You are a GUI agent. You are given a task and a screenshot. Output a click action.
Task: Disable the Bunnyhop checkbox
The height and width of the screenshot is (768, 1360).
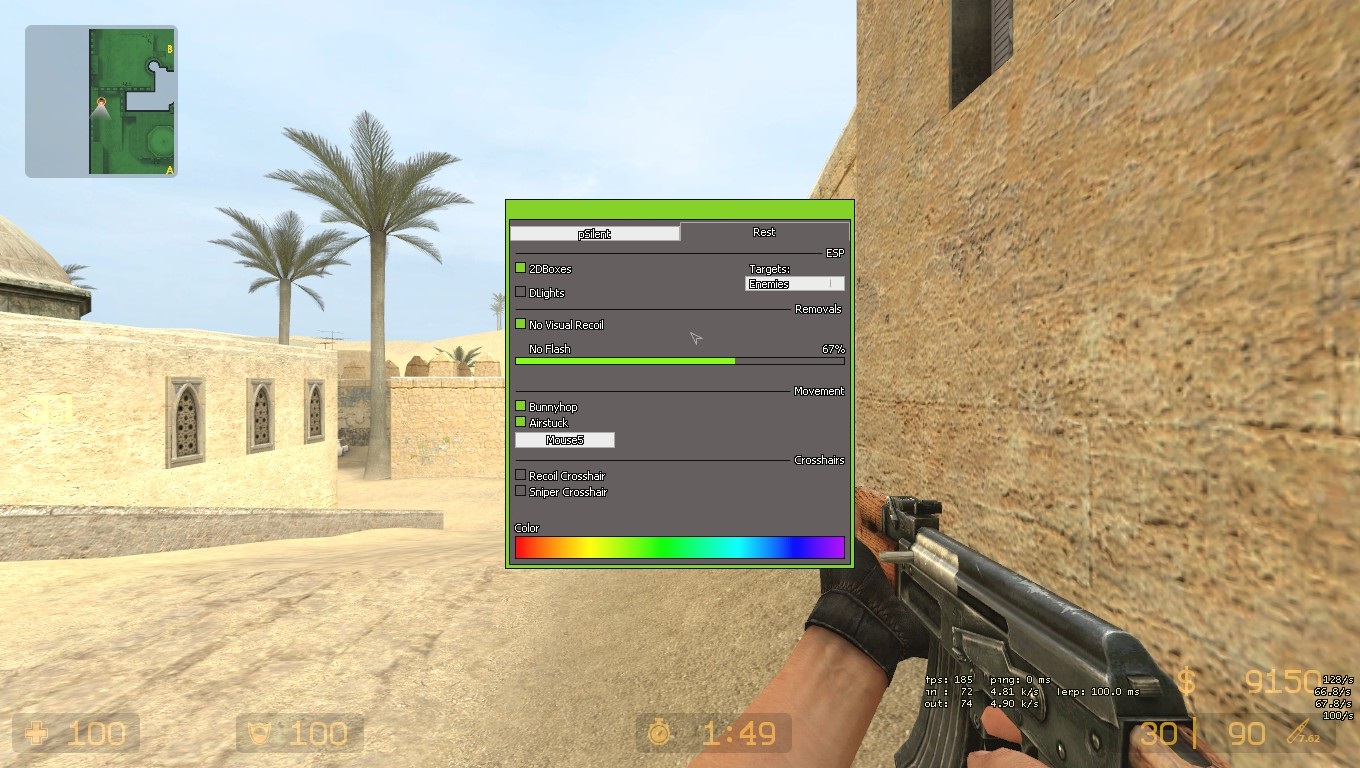520,406
